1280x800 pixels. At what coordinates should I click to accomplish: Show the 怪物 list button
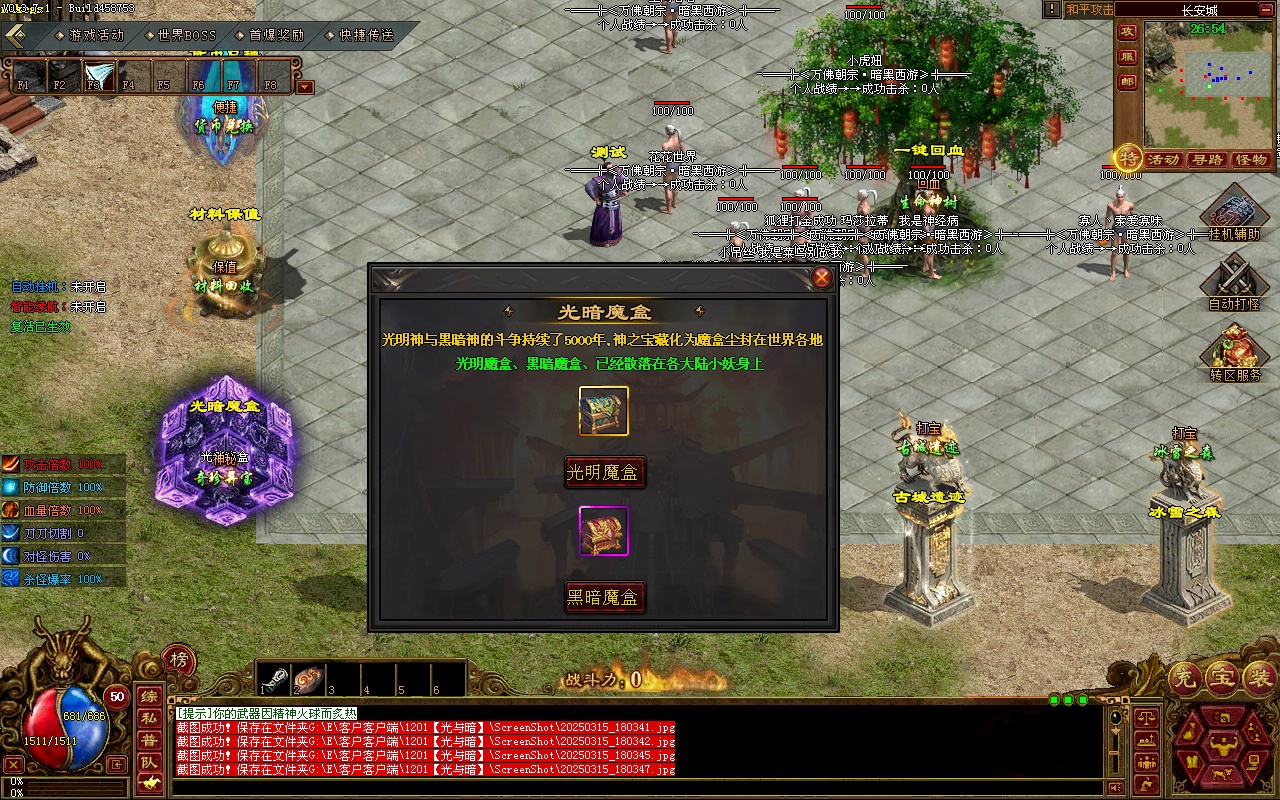coord(1251,160)
